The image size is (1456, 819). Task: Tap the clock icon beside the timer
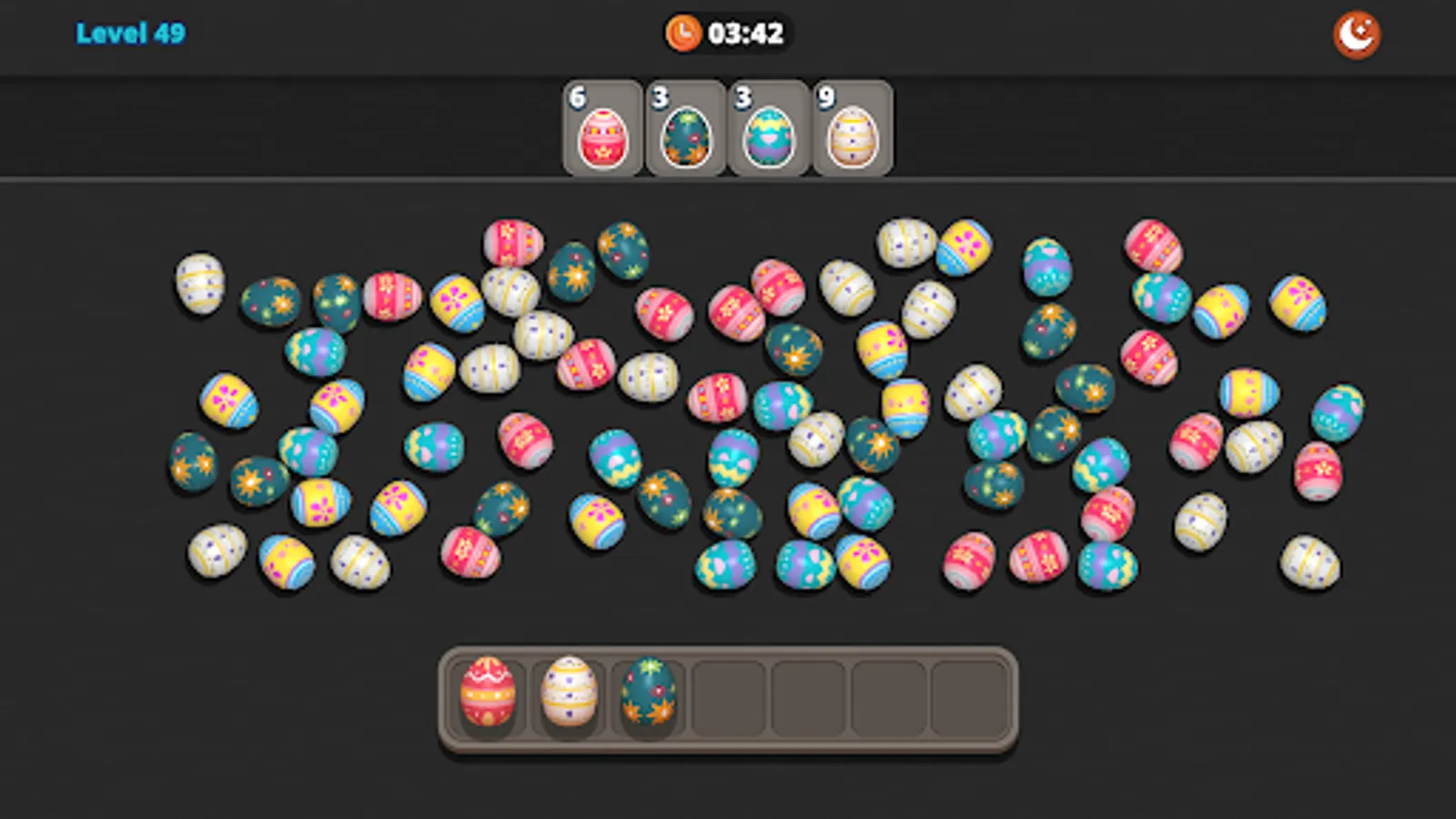681,33
